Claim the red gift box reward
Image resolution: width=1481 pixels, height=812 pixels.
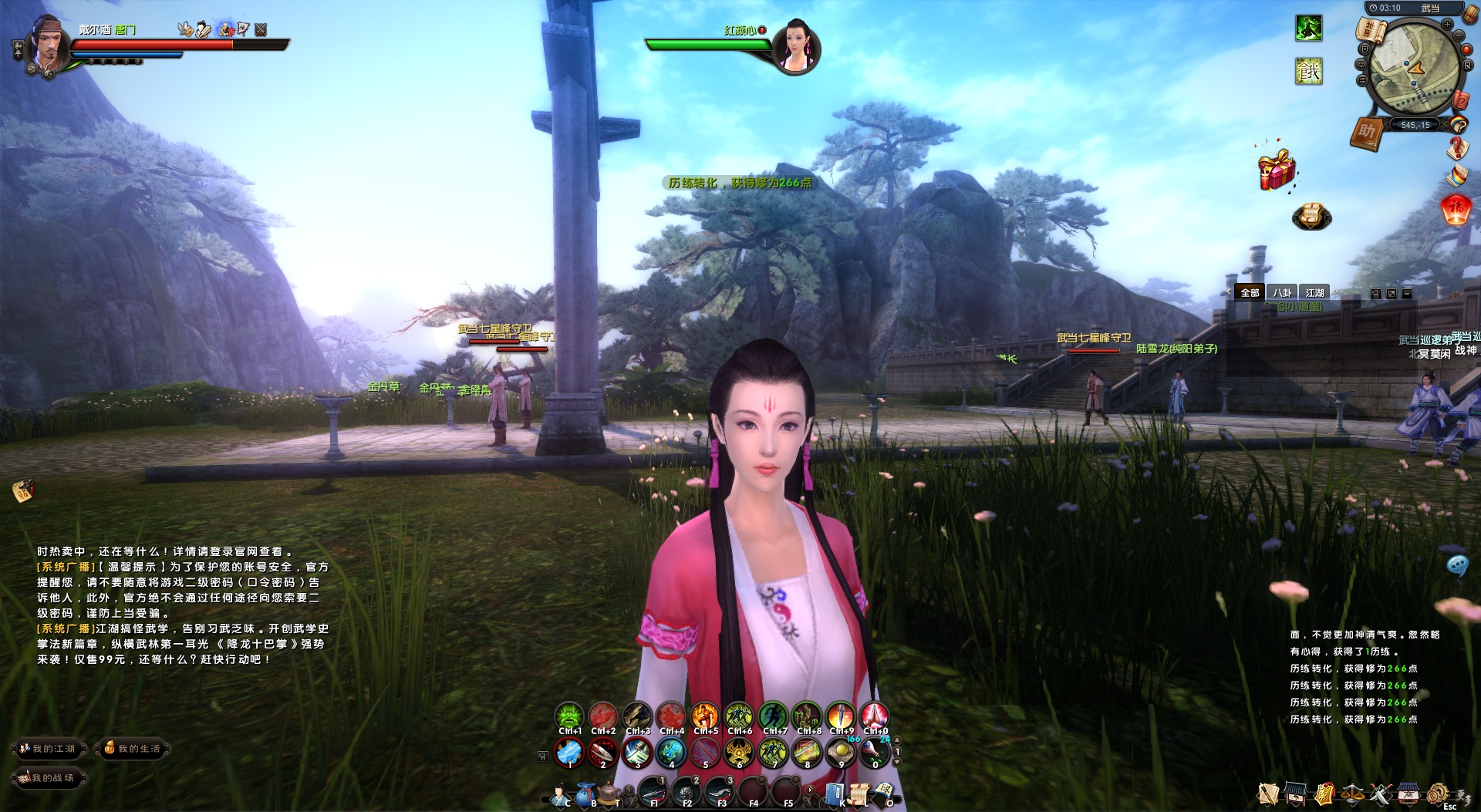tap(1277, 170)
